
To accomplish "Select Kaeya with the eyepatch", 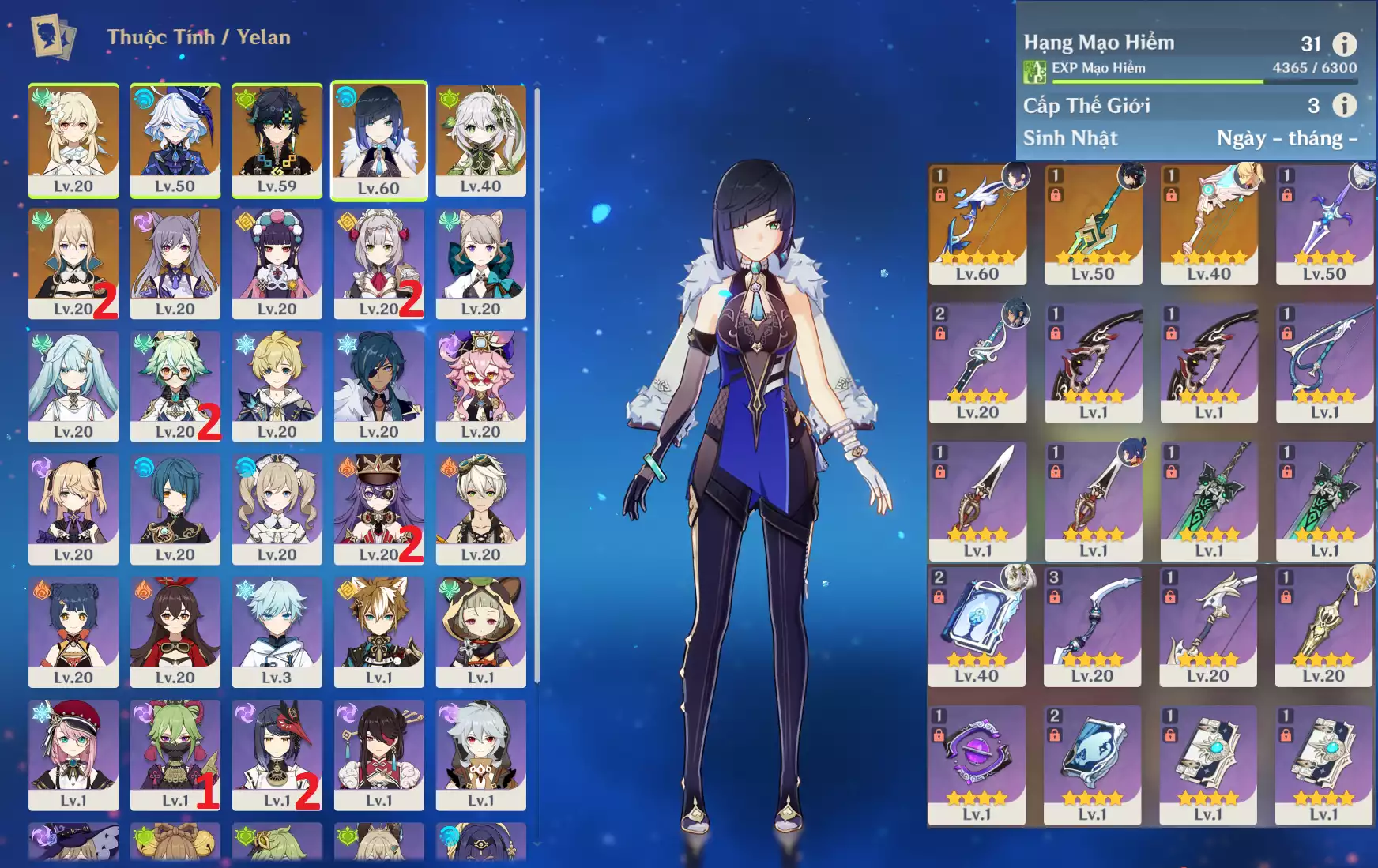I will point(378,385).
